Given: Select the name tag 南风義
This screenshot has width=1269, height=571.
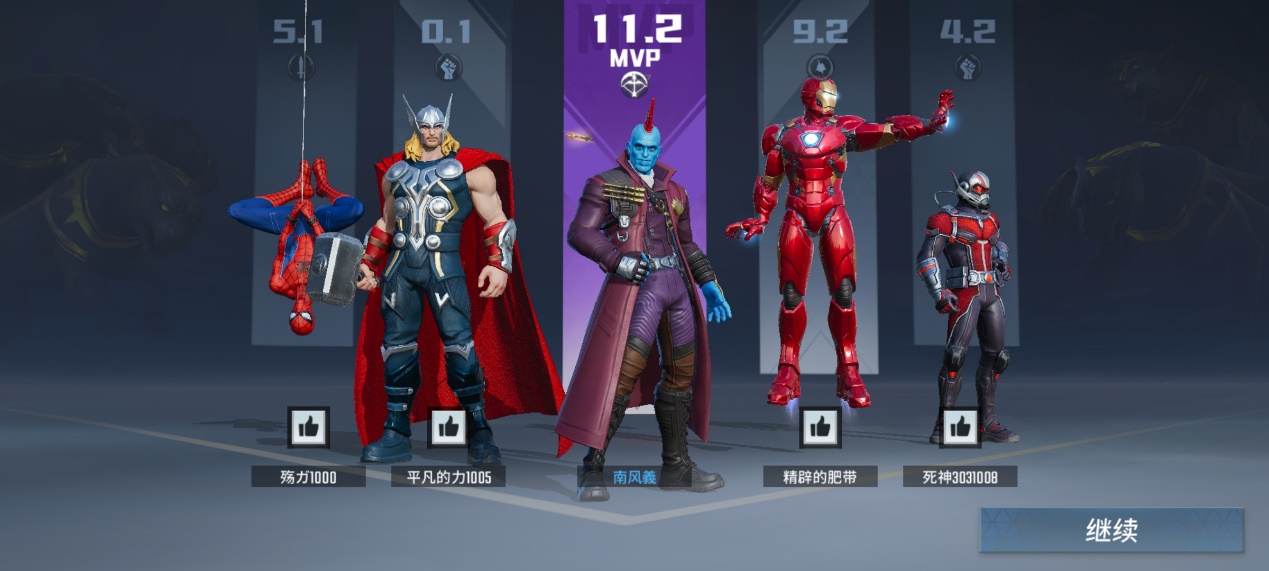Looking at the screenshot, I should (x=634, y=477).
